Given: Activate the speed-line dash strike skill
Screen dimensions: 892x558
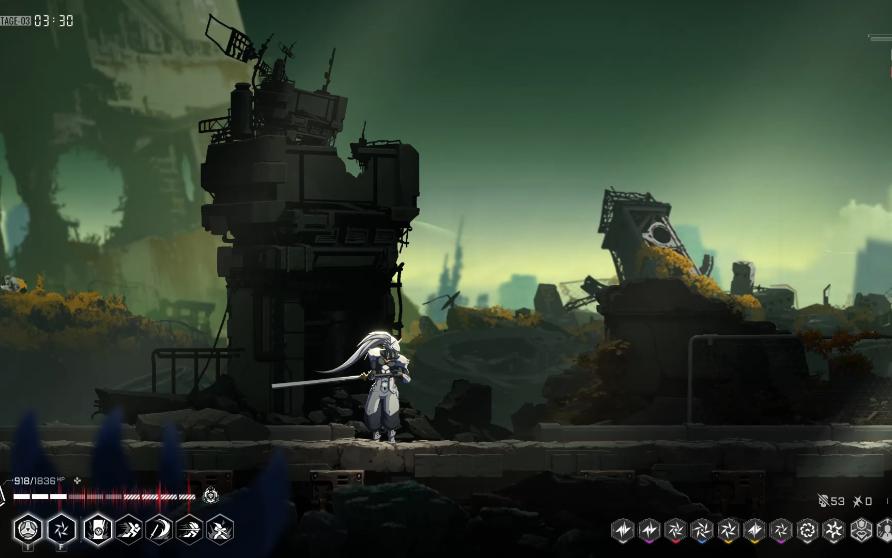Looking at the screenshot, I should click(x=189, y=529).
